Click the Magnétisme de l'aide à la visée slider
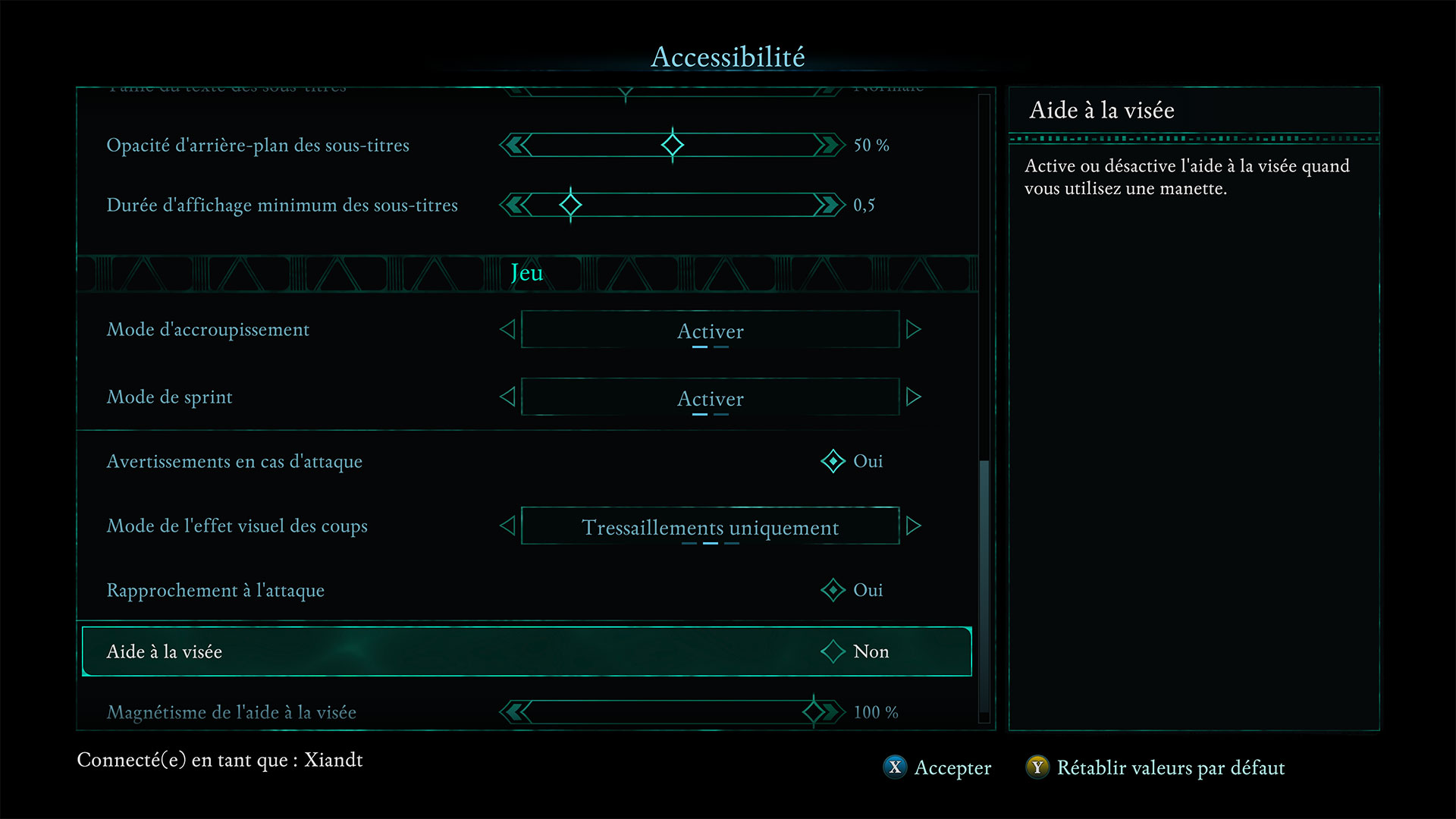This screenshot has width=1456, height=819. [672, 712]
